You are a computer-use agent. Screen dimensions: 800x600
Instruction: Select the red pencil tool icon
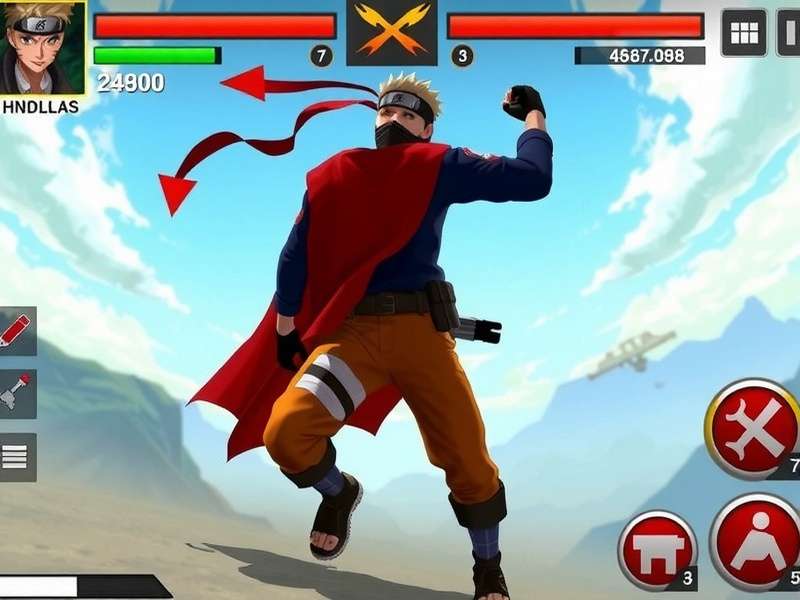(17, 331)
